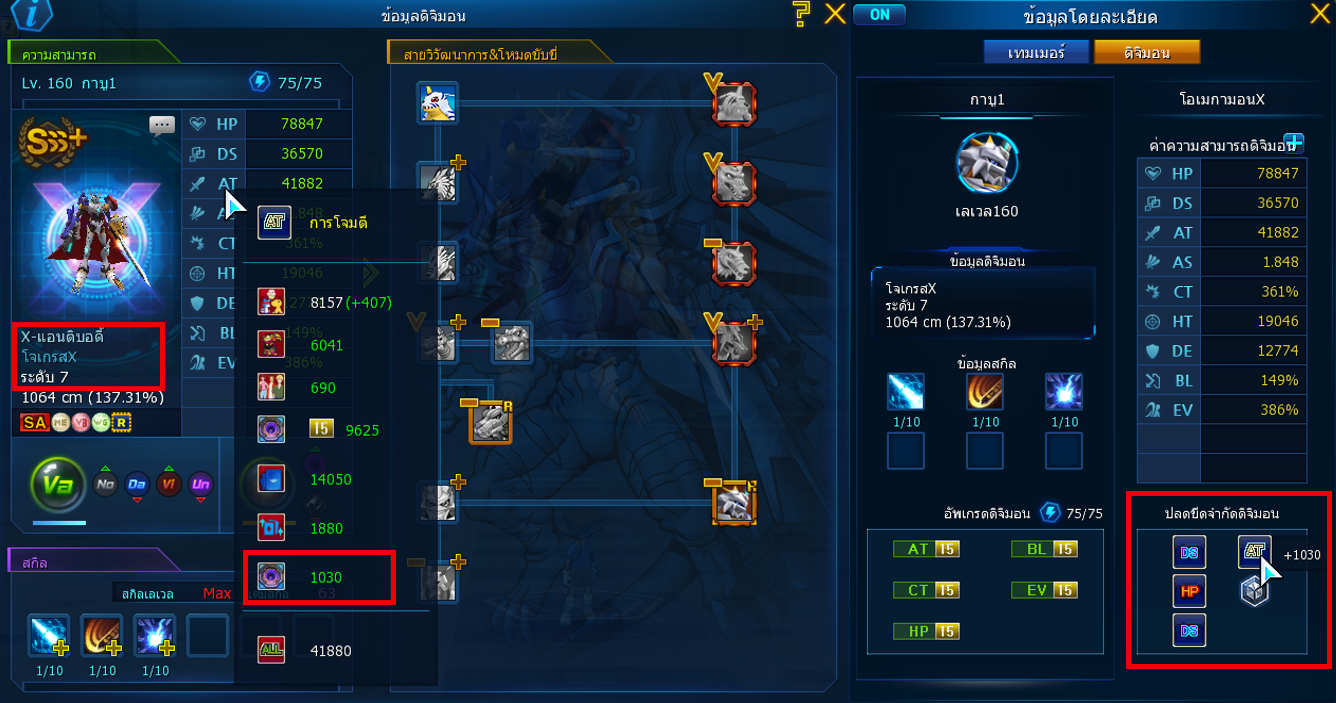The width and height of the screenshot is (1336, 703).
Task: Select Gabumon in the evolution tree
Action: [x=437, y=103]
